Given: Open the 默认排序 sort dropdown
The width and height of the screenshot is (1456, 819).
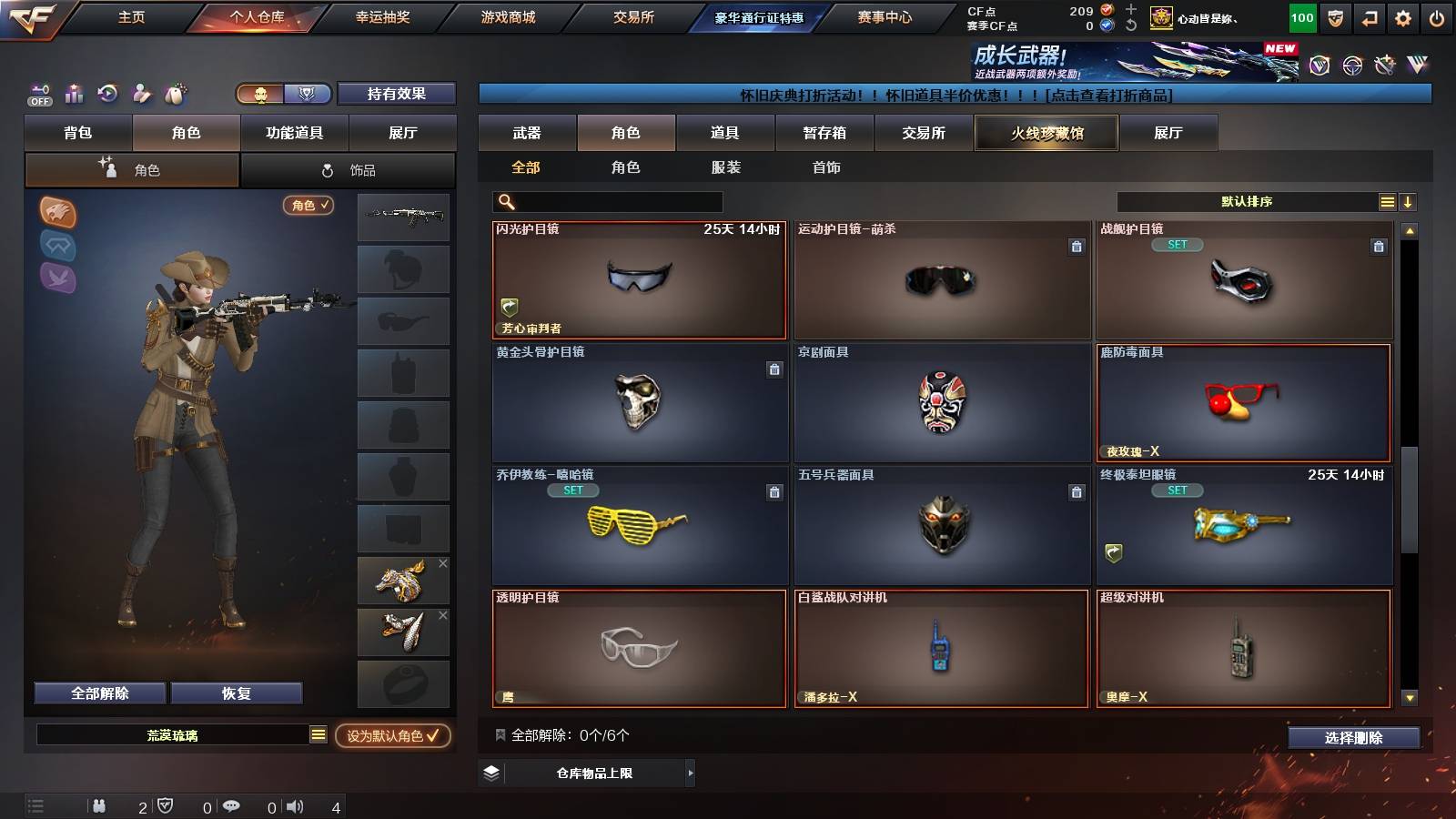Looking at the screenshot, I should coord(1247,201).
